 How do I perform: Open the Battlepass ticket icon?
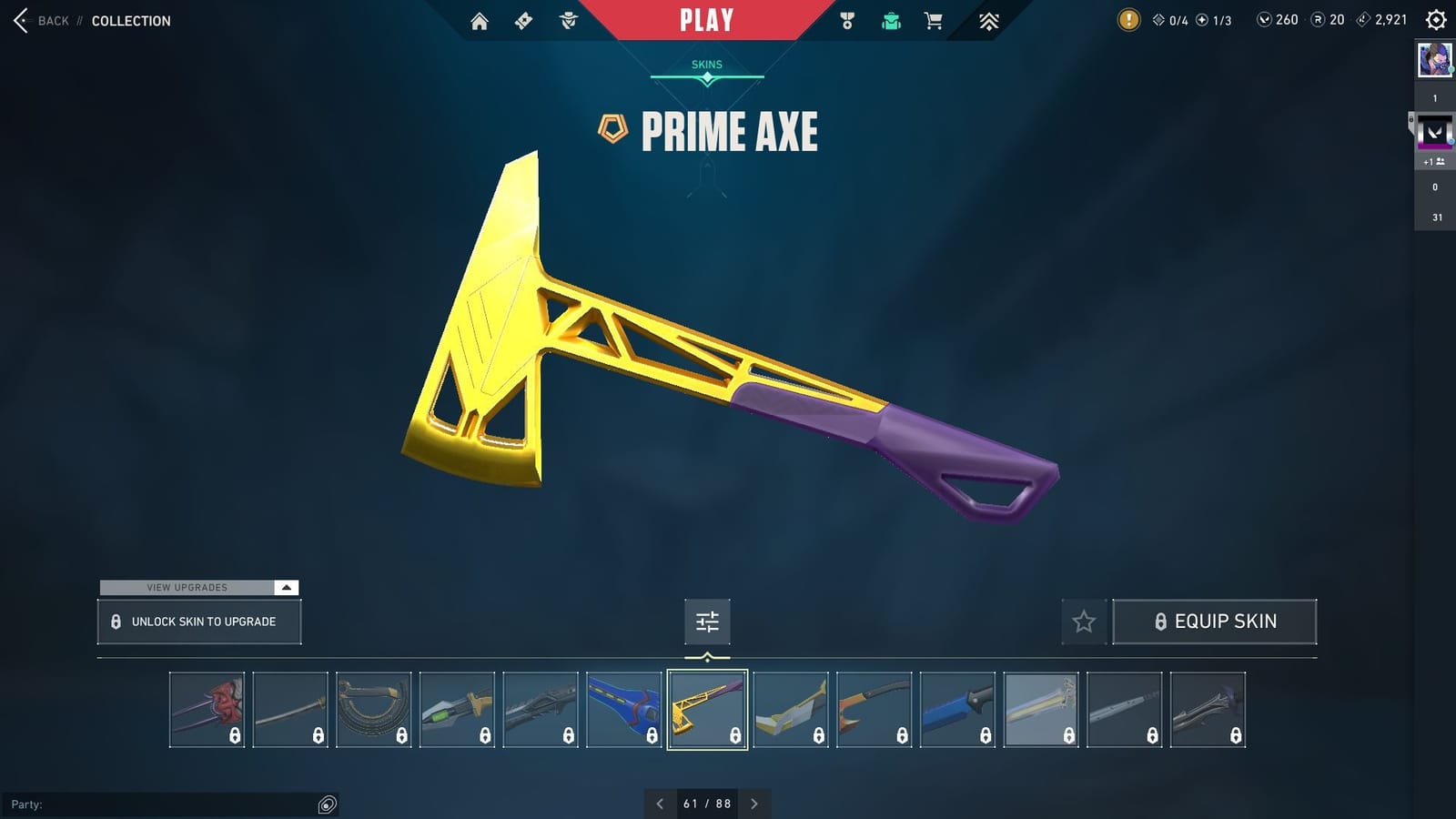521,19
